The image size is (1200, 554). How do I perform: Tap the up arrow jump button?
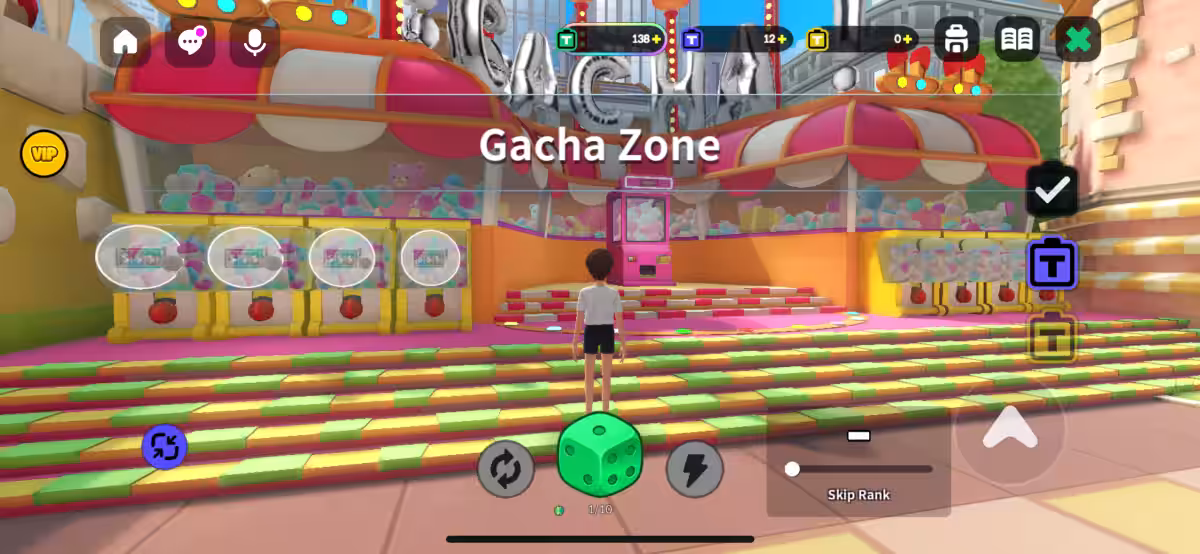1009,428
